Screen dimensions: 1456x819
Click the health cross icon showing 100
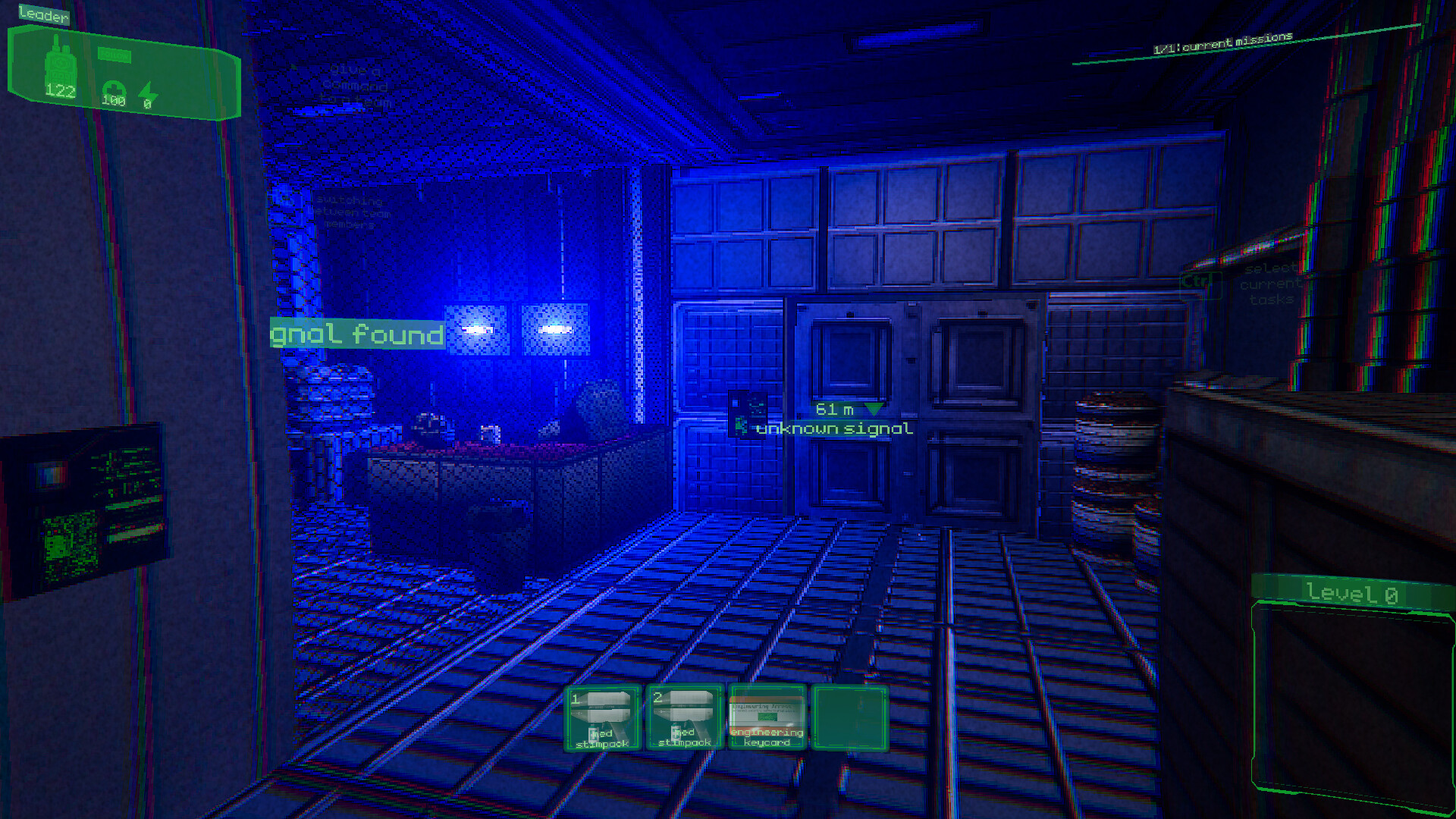tap(112, 87)
